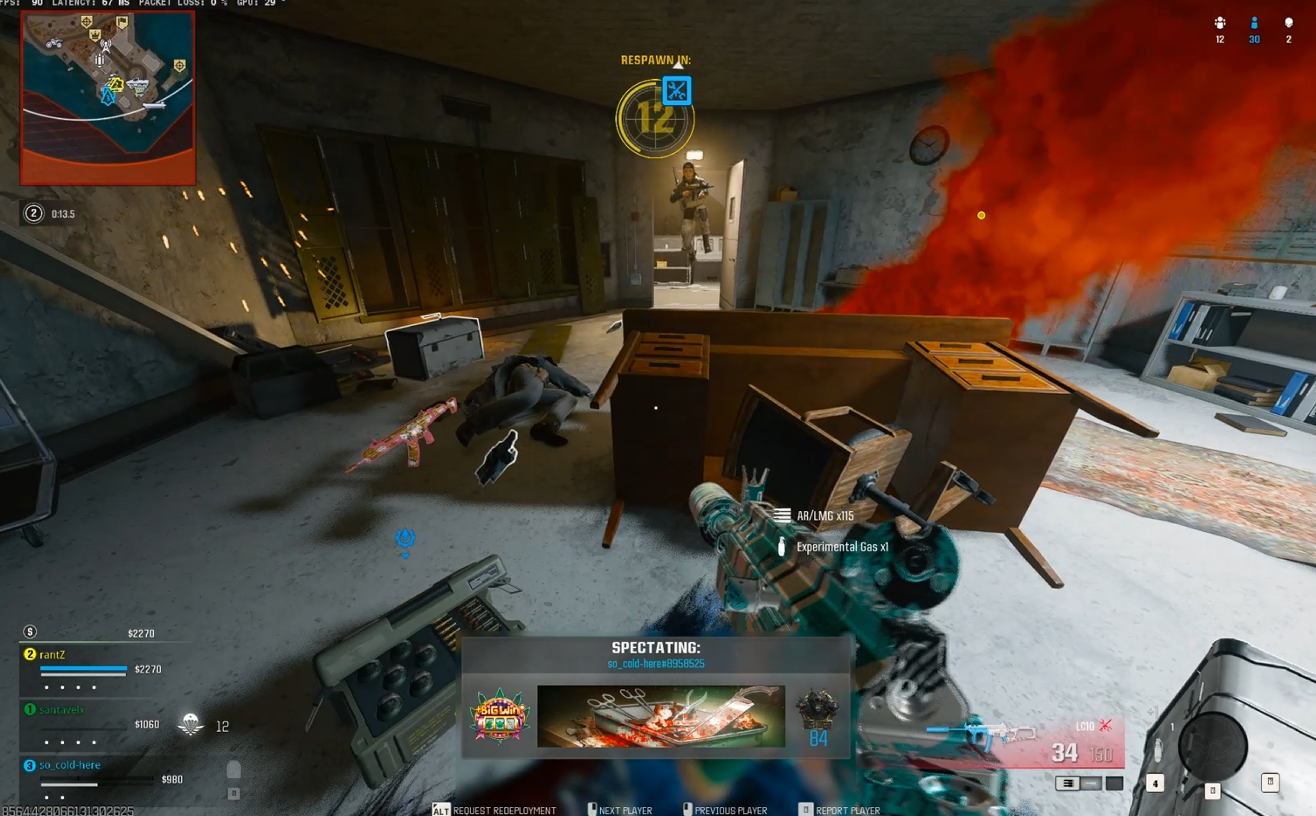The image size is (1316, 816).
Task: Click the spectated player name so_cold-here#8958525
Action: point(656,664)
